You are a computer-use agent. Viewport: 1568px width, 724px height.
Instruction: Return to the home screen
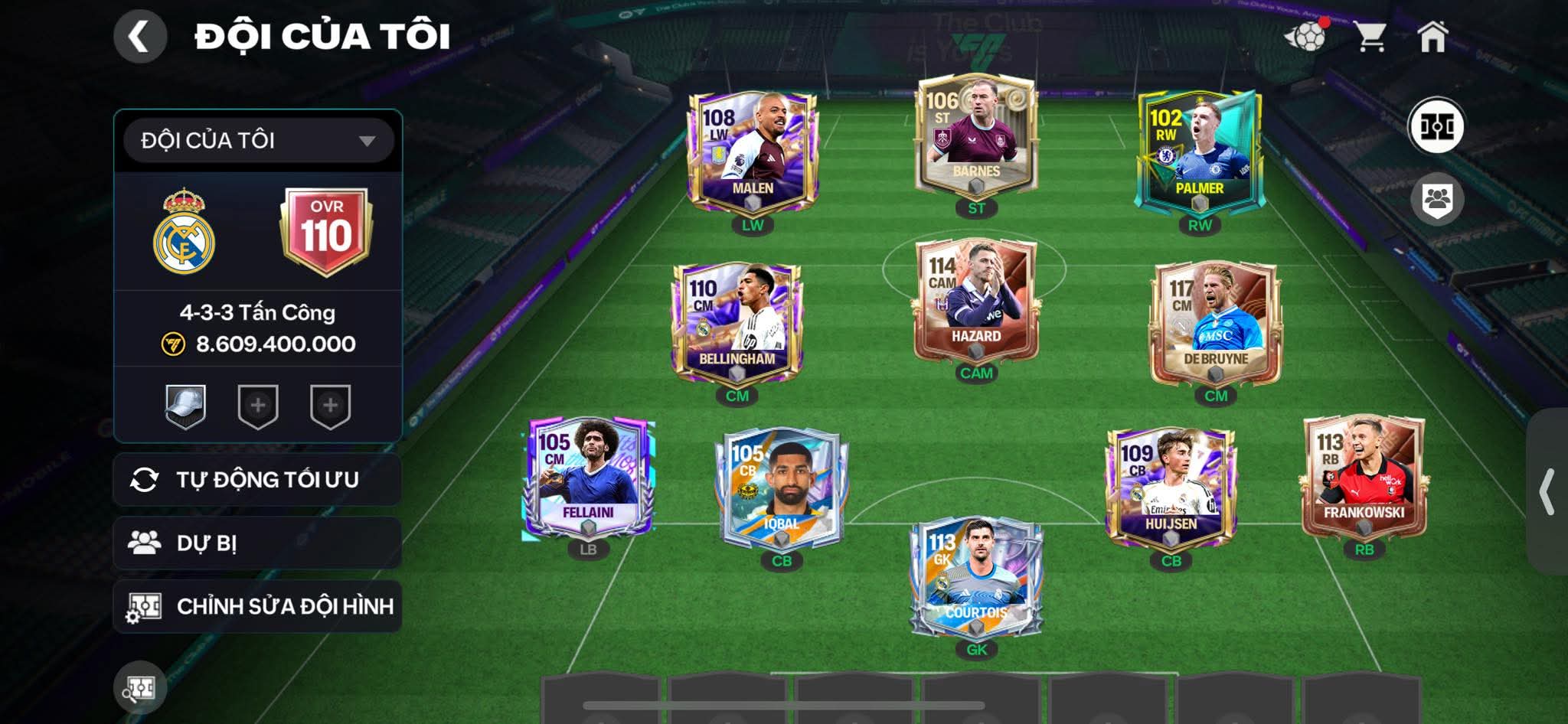1432,36
